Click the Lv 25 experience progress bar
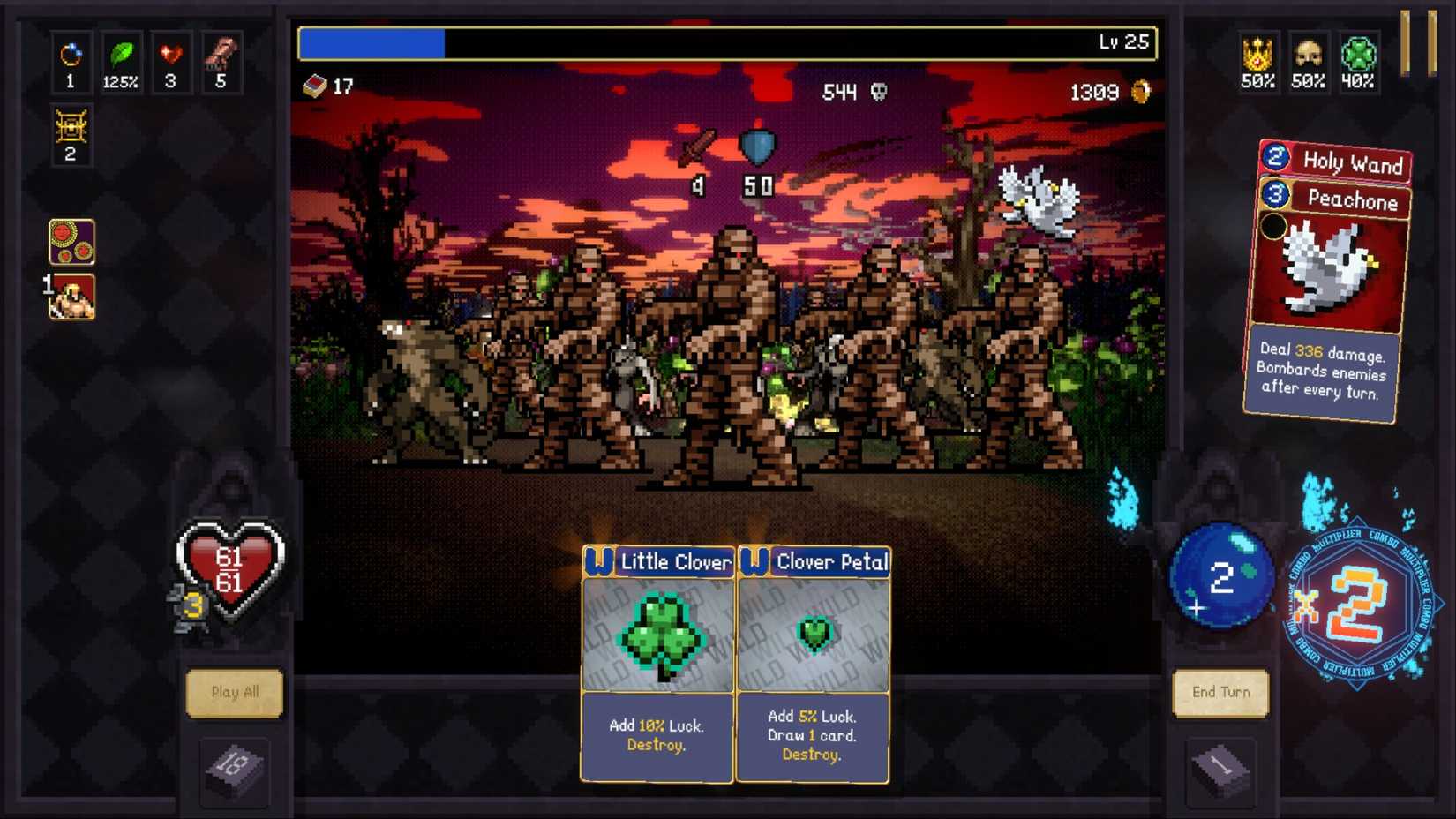This screenshot has width=1456, height=819. pos(727,41)
